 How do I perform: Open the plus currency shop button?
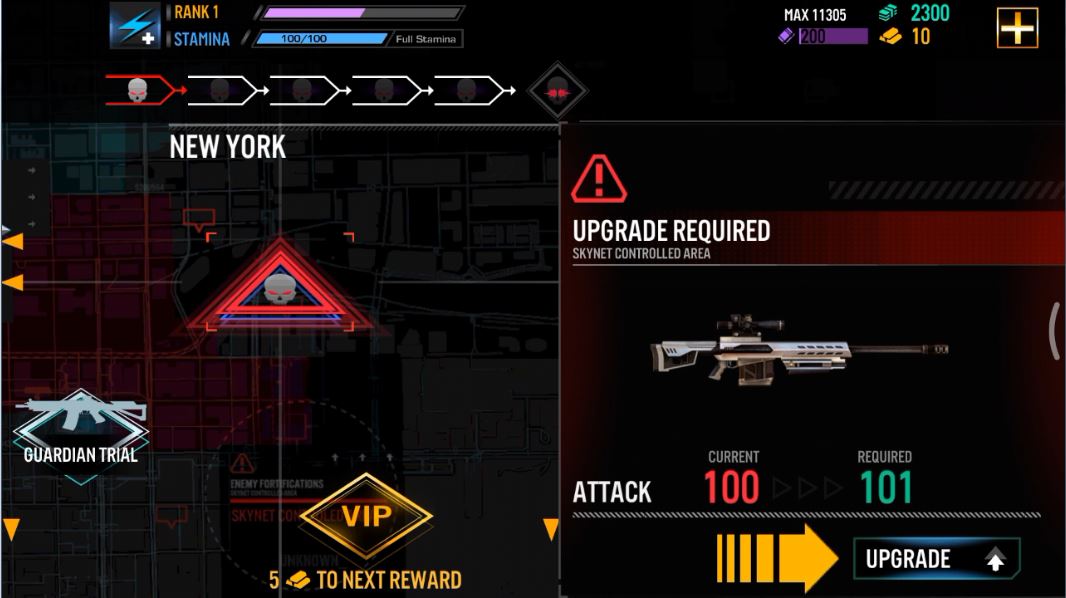tap(1017, 28)
